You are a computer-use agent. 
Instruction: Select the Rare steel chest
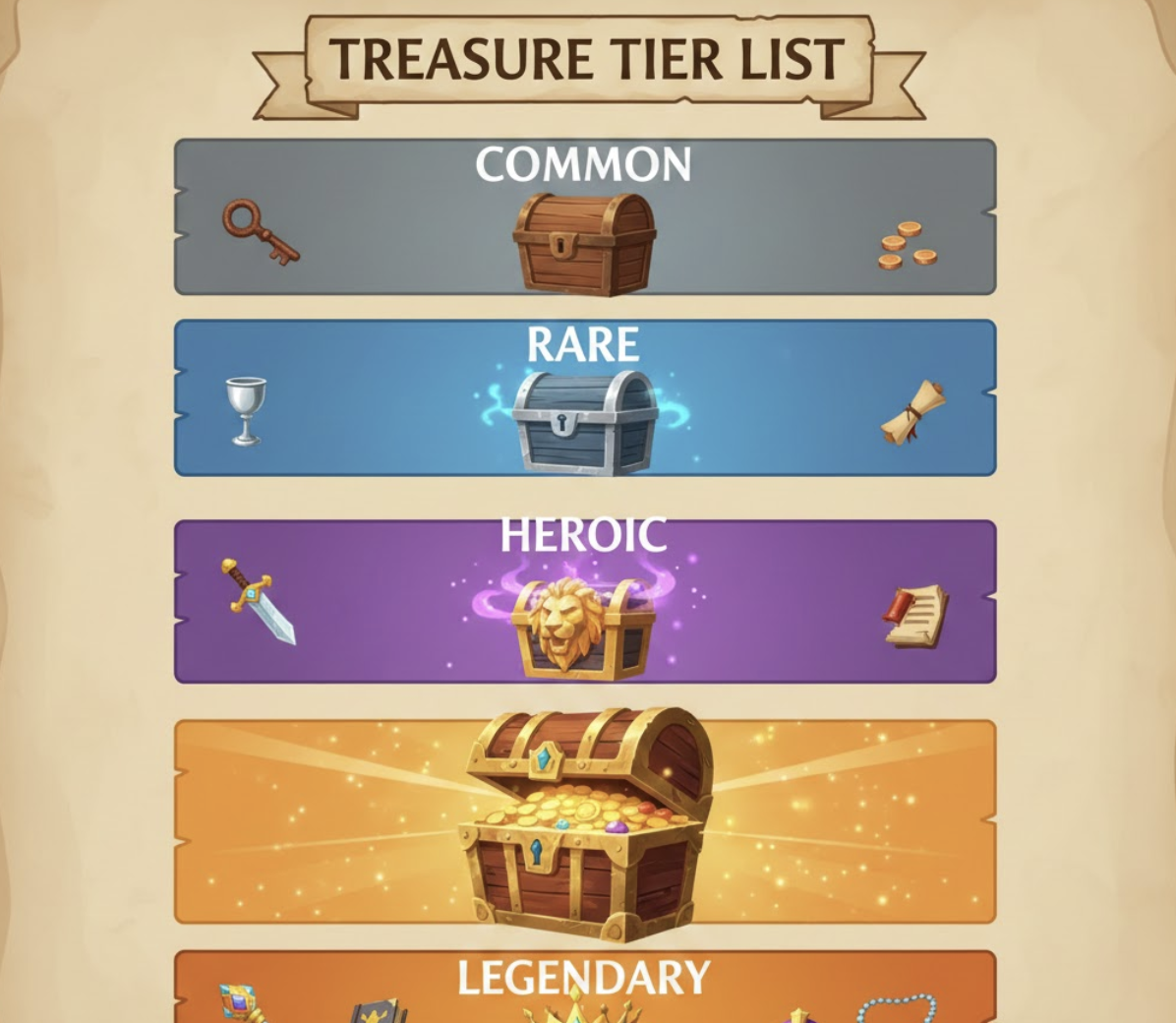pos(585,422)
